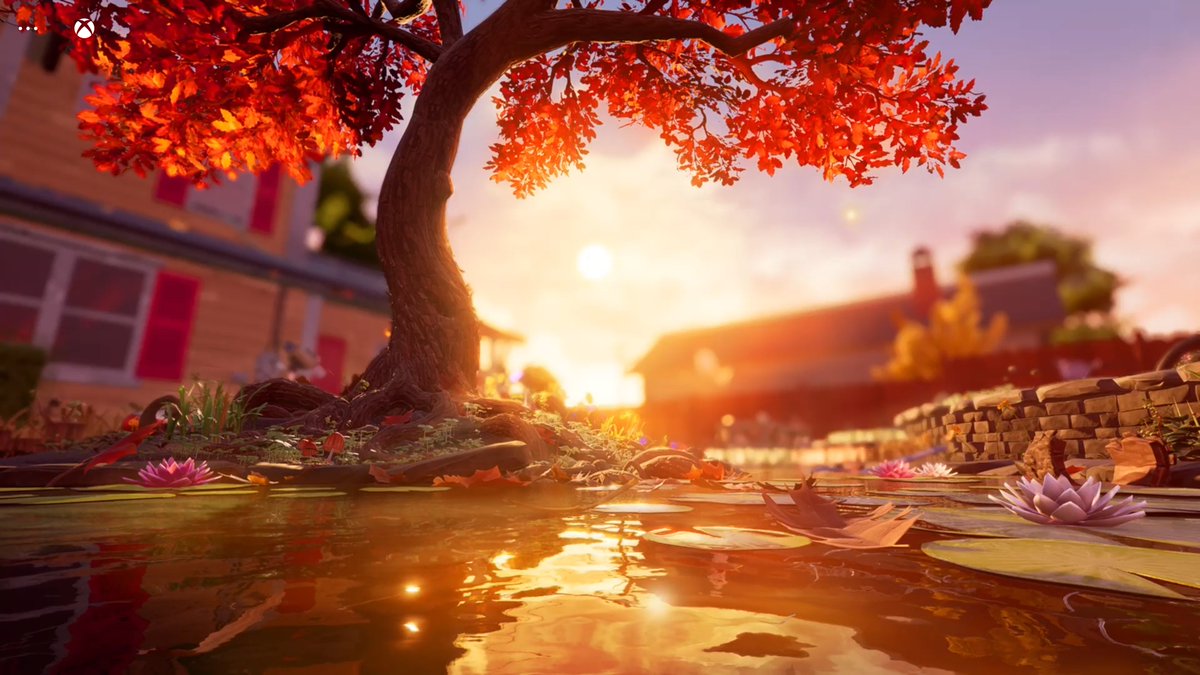
Task: Open the Xbox logo overlay button
Action: 84,29
